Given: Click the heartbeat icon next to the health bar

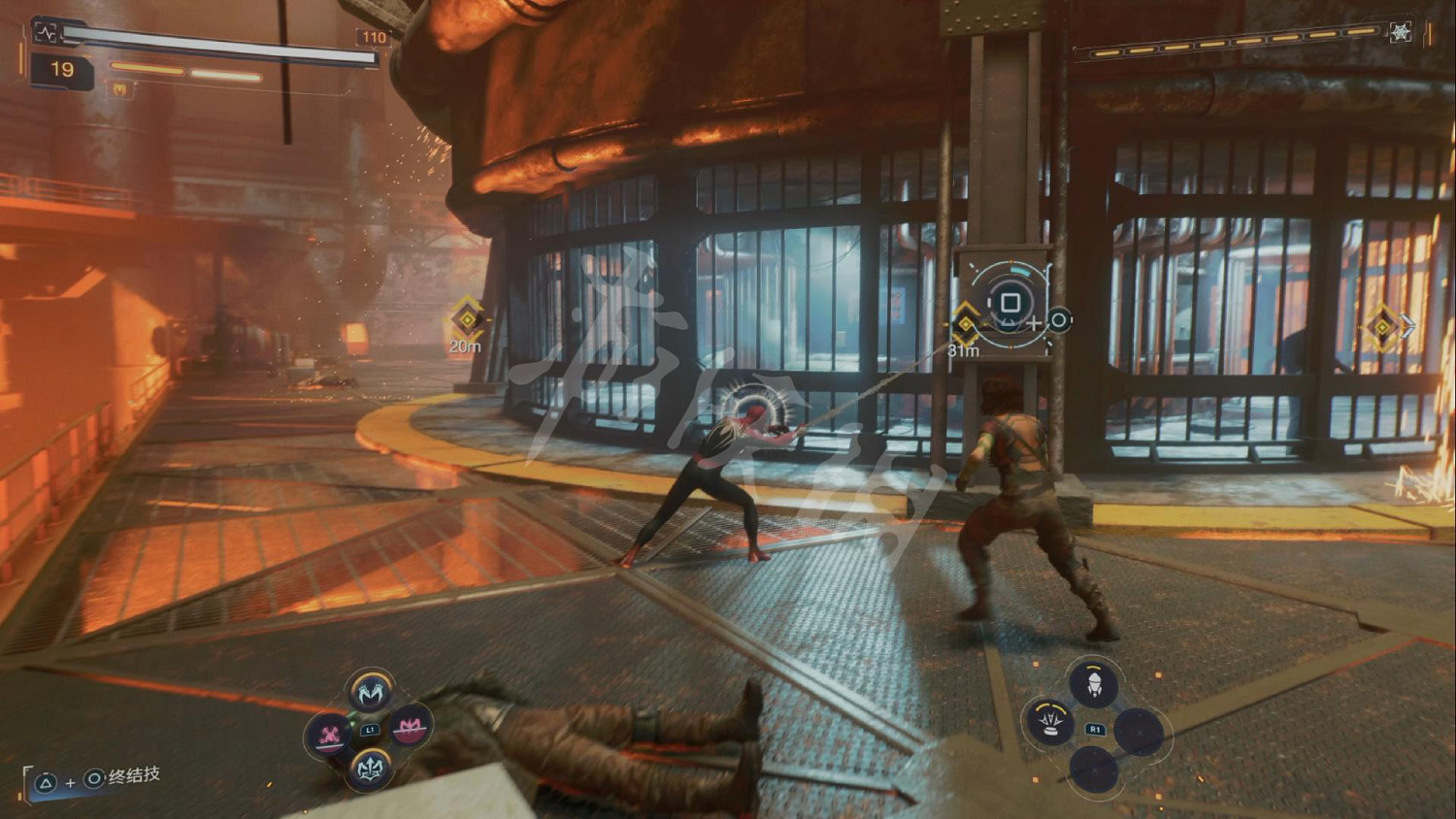Looking at the screenshot, I should pyautogui.click(x=47, y=33).
